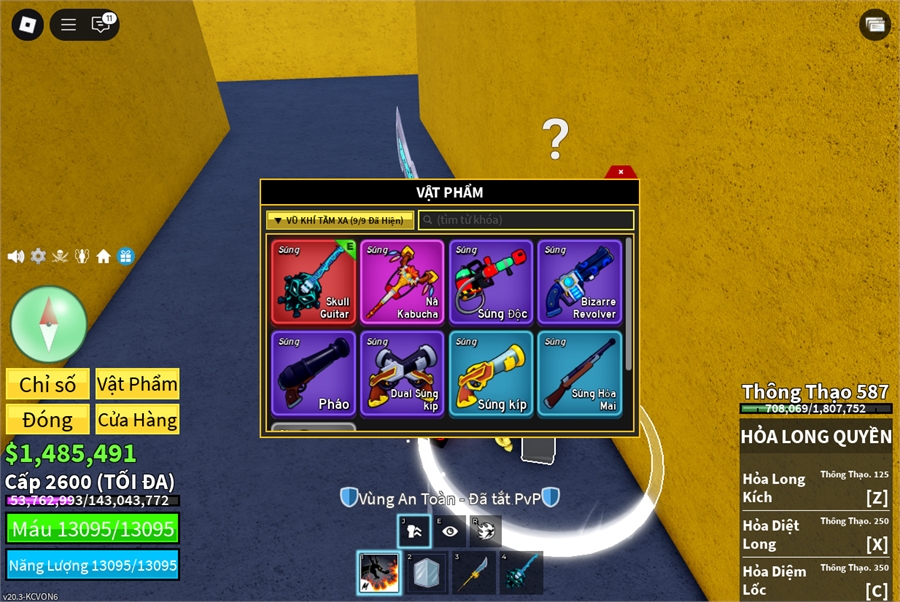Open the gear settings icon
900x602 pixels.
pos(38,256)
